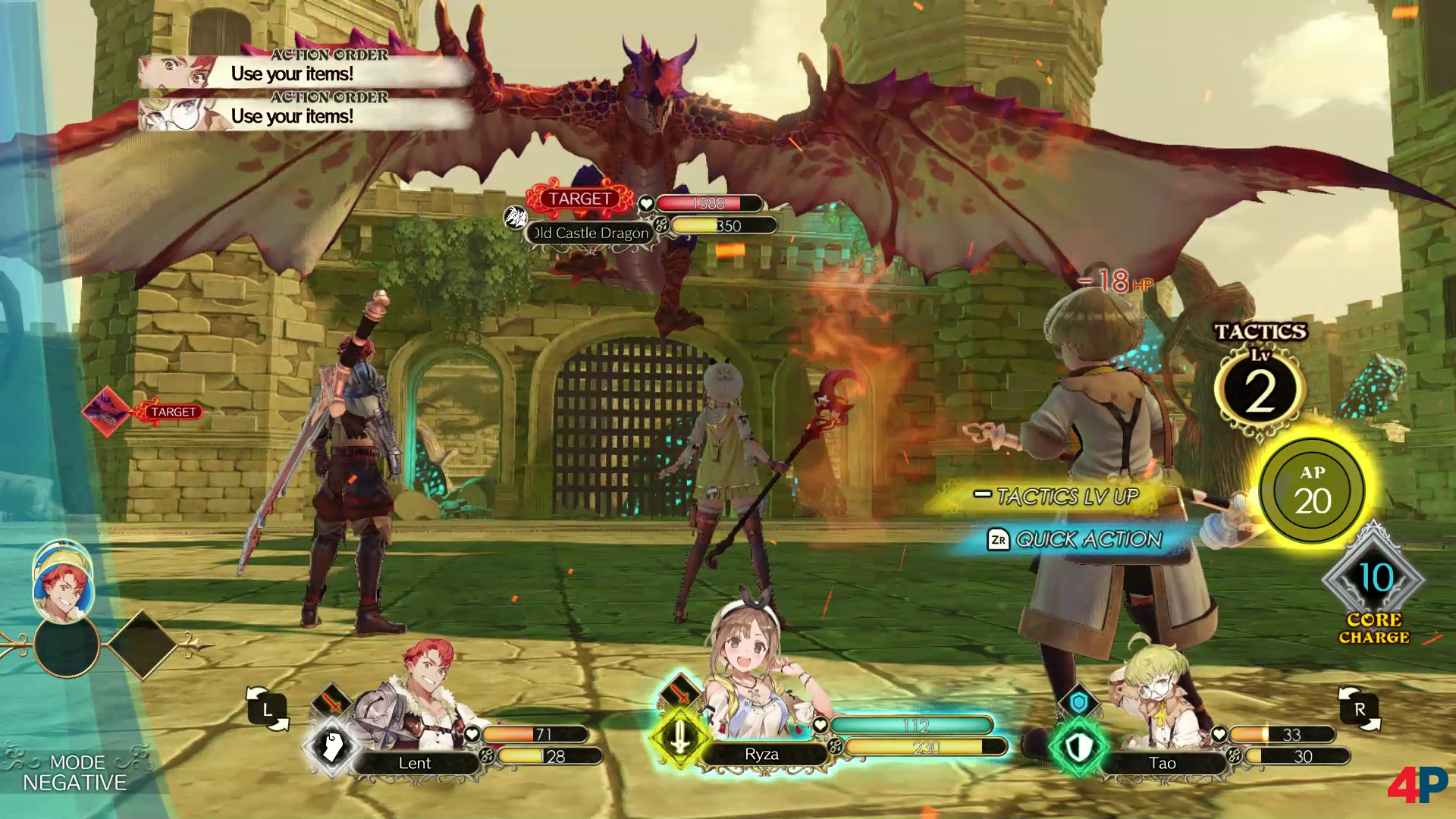Select Tao's shield defender icon
This screenshot has height=819, width=1456.
point(1078,746)
